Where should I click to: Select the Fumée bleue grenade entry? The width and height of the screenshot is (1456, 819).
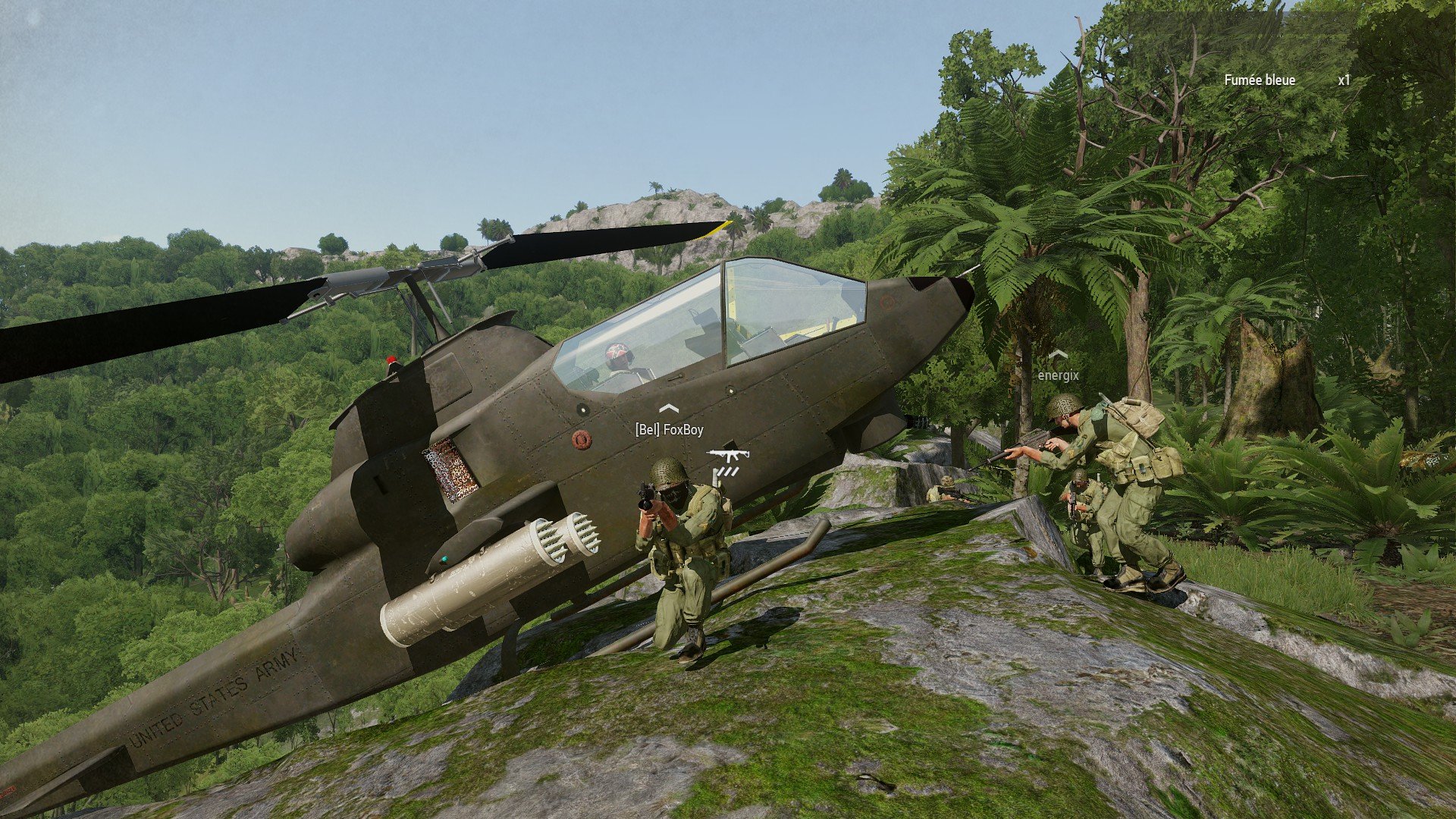pos(1260,80)
